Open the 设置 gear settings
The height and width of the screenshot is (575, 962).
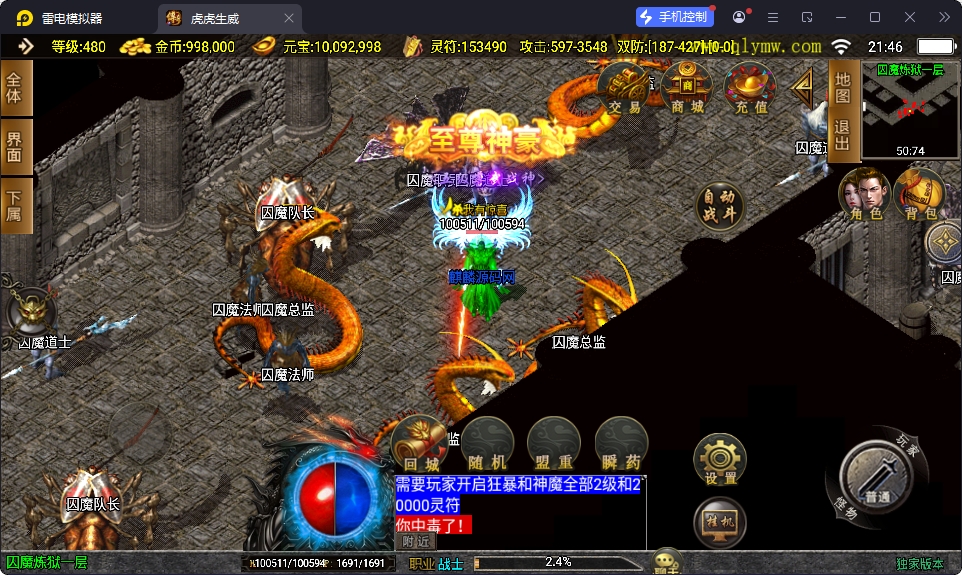pyautogui.click(x=720, y=460)
